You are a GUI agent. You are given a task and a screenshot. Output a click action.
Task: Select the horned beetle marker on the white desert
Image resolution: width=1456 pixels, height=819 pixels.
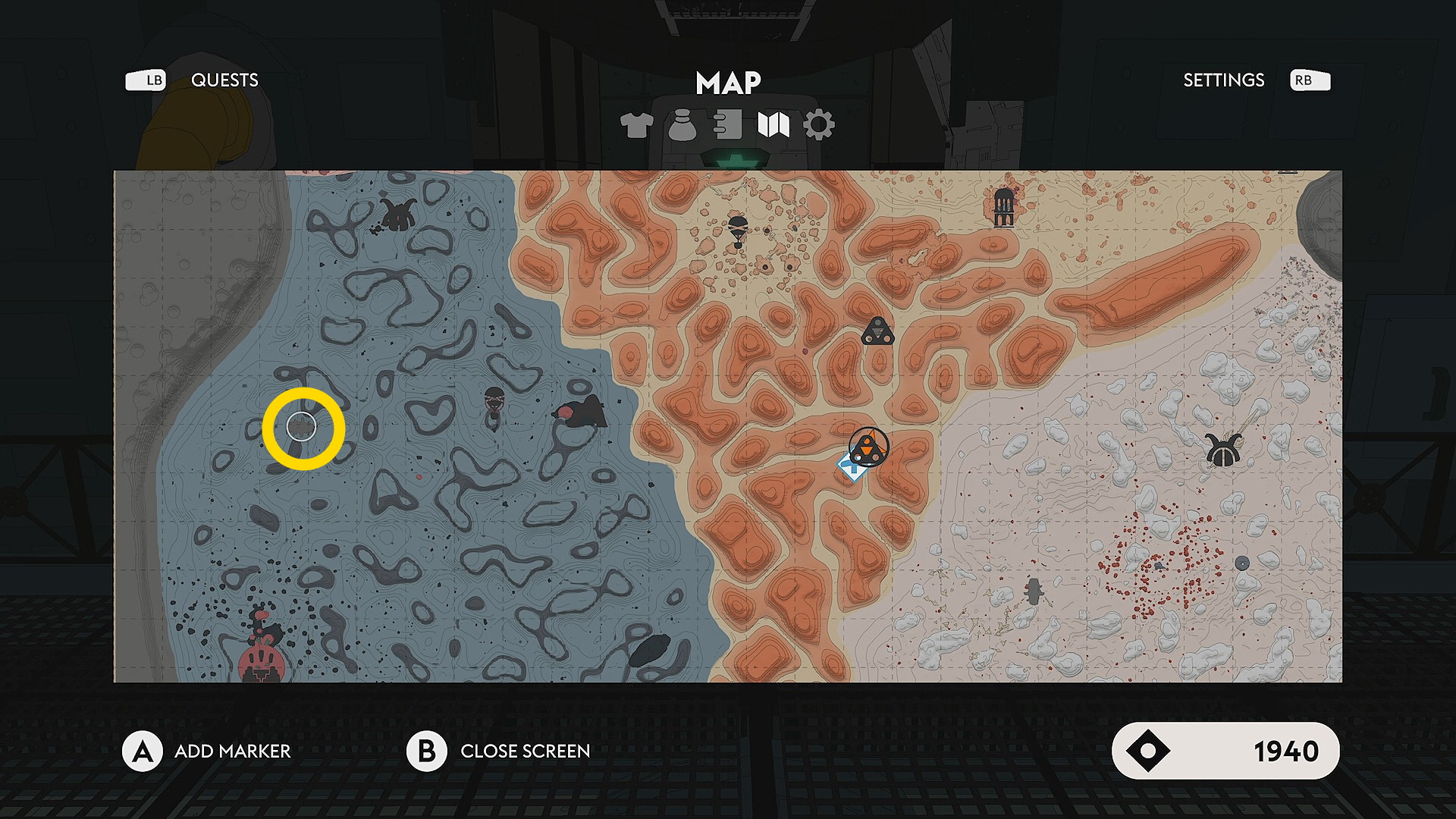[x=1222, y=450]
